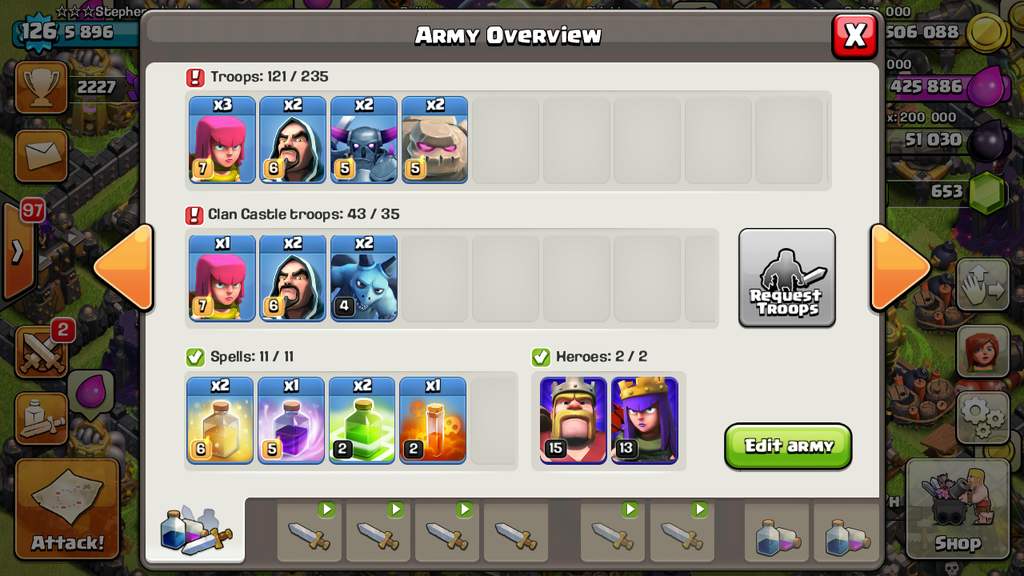Screen dimensions: 1024x576
Task: Open the settings gear button
Action: 982,416
